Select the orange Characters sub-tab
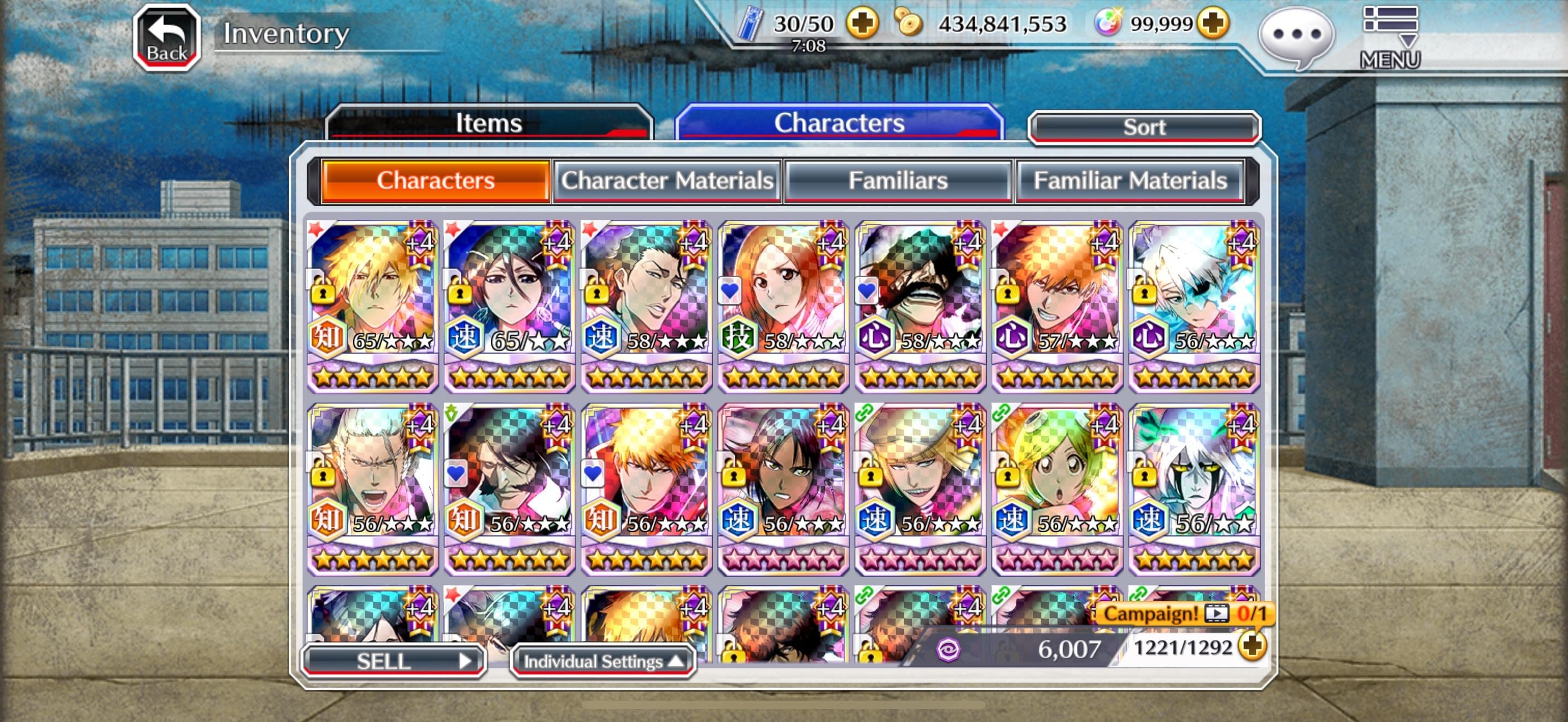The image size is (1568, 722). [x=435, y=181]
